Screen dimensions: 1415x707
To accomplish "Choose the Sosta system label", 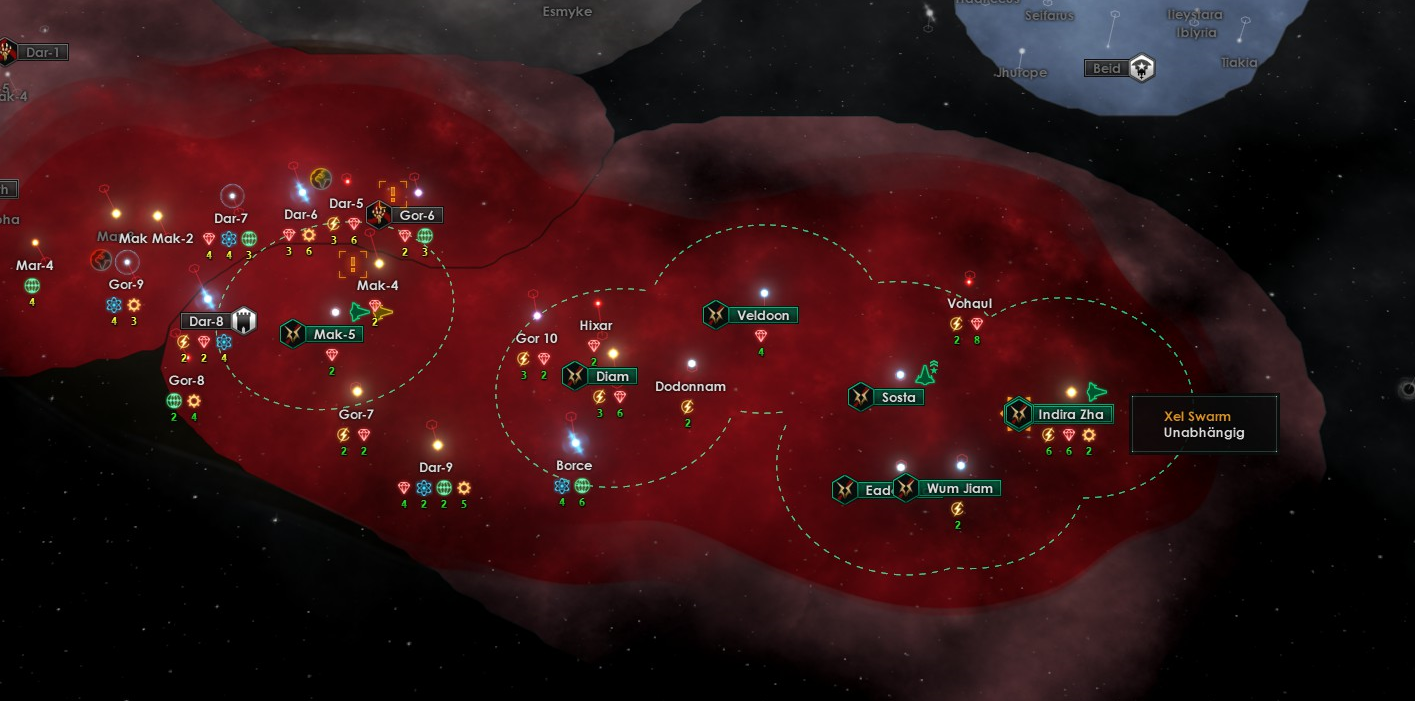I will click(897, 397).
